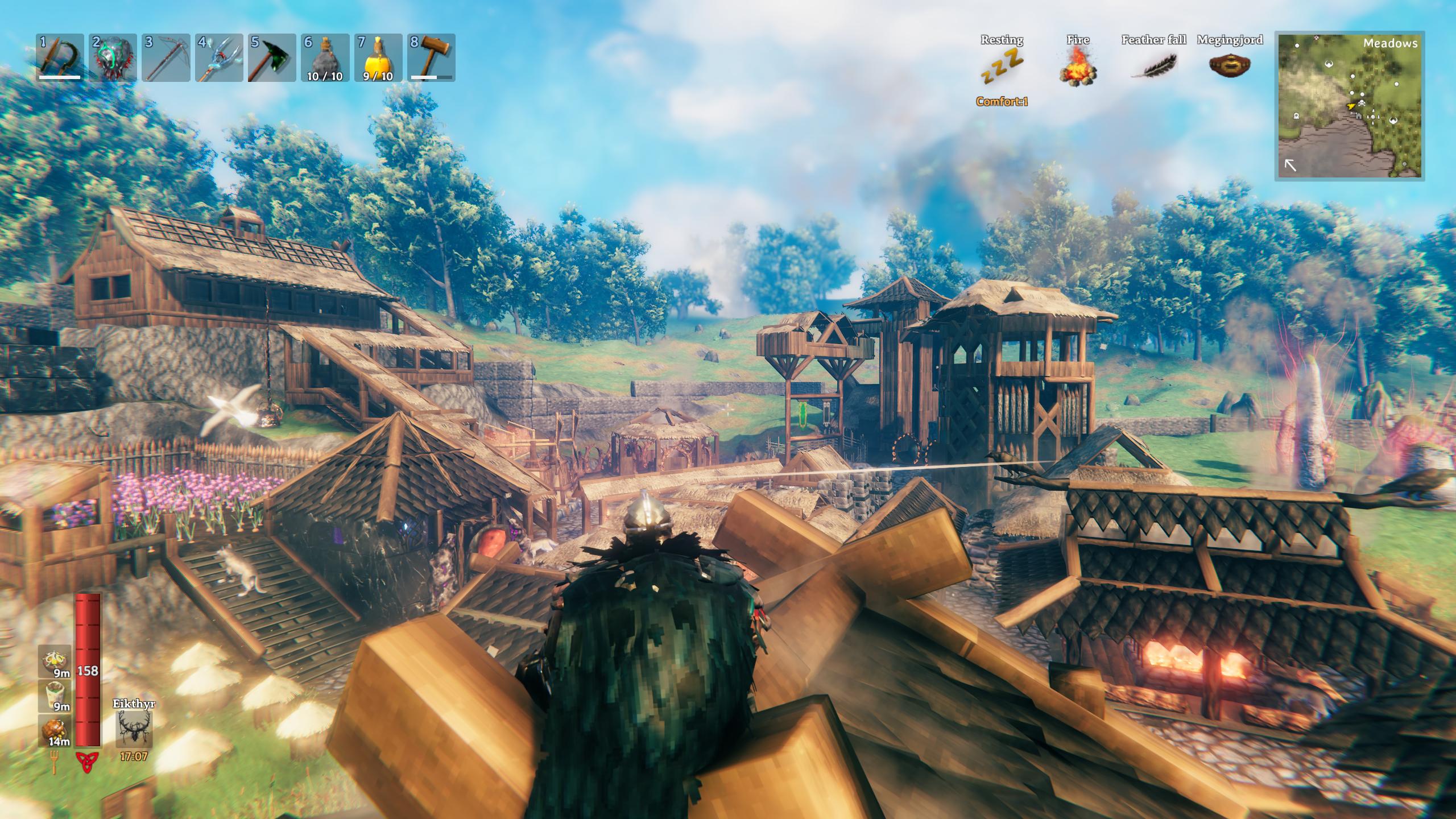Select the dual knives in hotbar slot 1
The height and width of the screenshot is (819, 1456).
60,57
